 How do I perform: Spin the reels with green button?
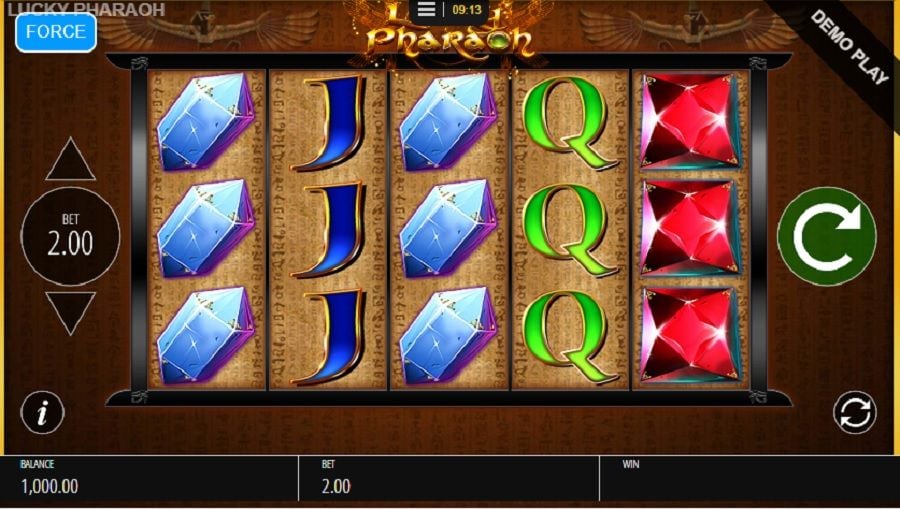coord(826,237)
